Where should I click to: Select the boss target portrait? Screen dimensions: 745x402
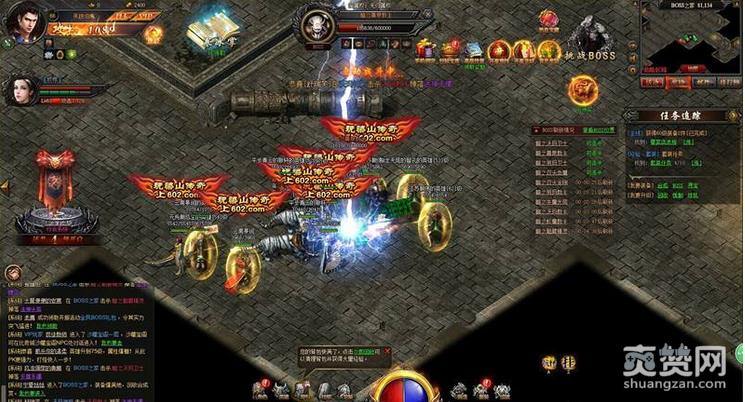point(318,28)
